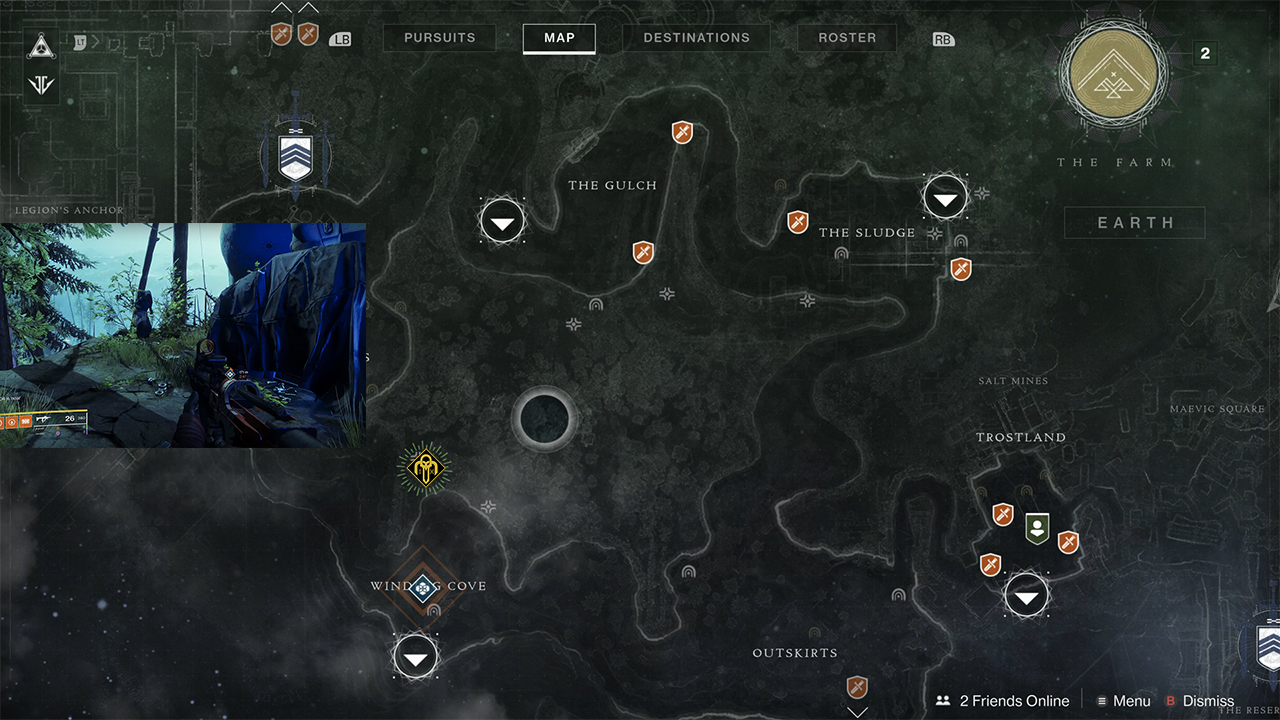Choose the Trostland landing zone marker

1026,596
